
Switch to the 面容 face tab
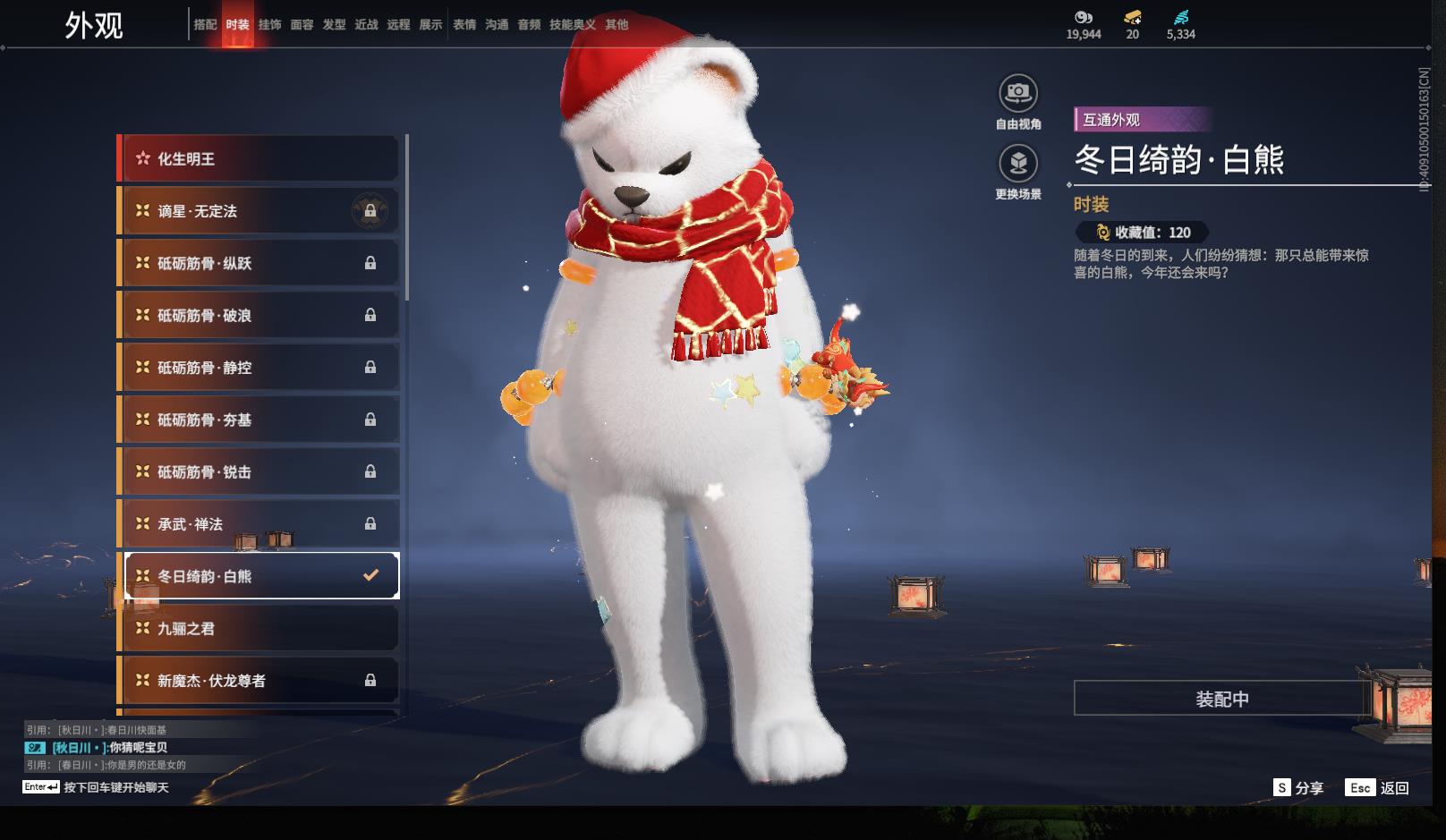point(302,25)
